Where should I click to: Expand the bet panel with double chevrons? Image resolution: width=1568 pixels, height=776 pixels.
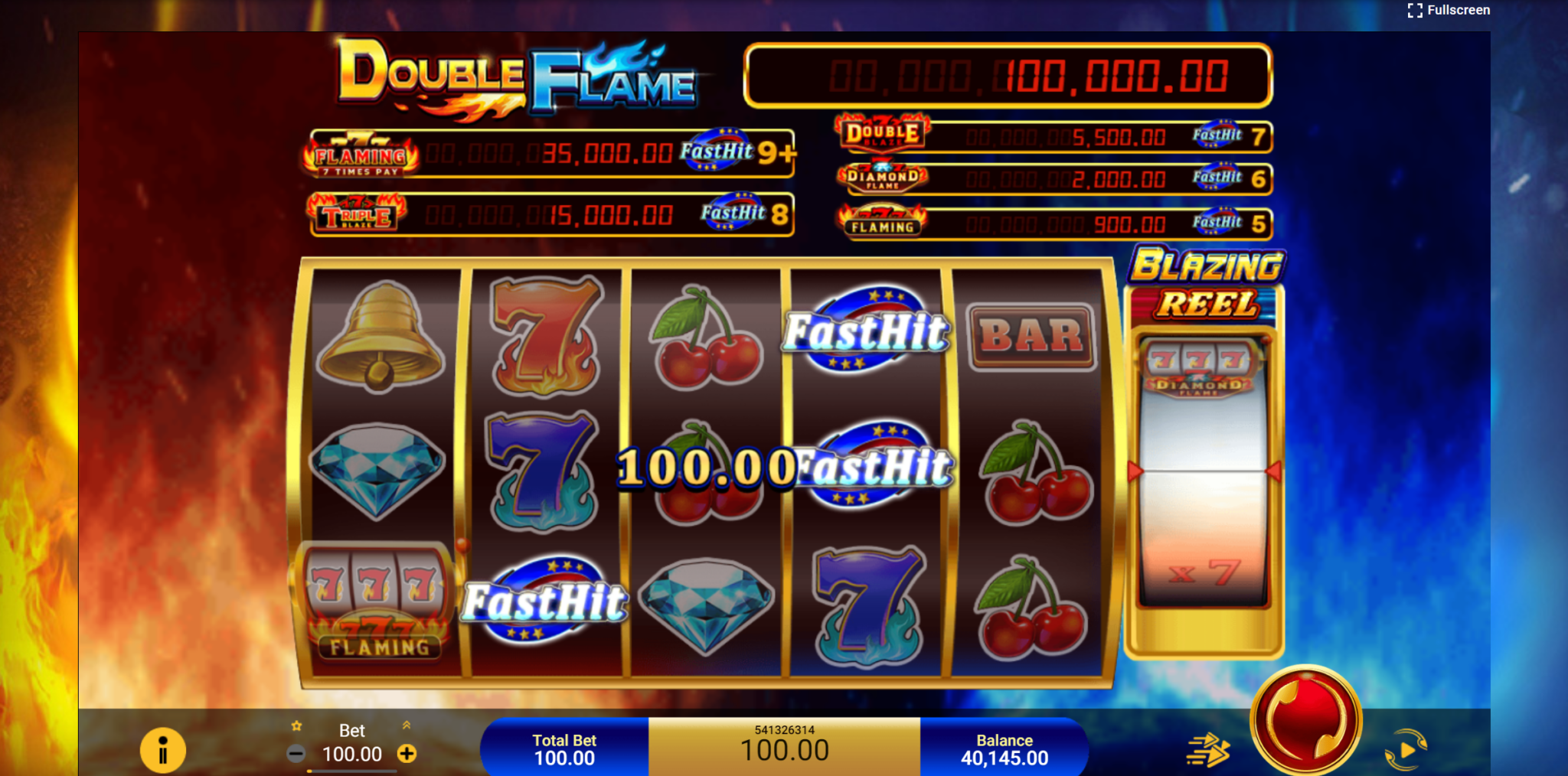click(x=405, y=725)
